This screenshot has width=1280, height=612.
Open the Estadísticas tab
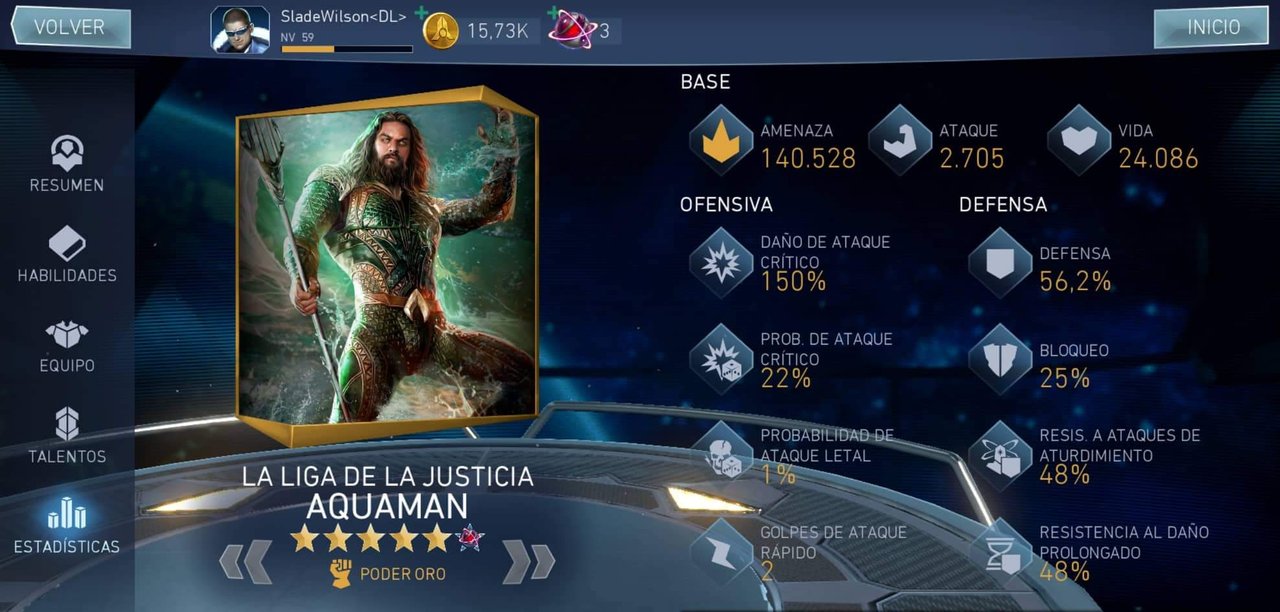coord(67,526)
